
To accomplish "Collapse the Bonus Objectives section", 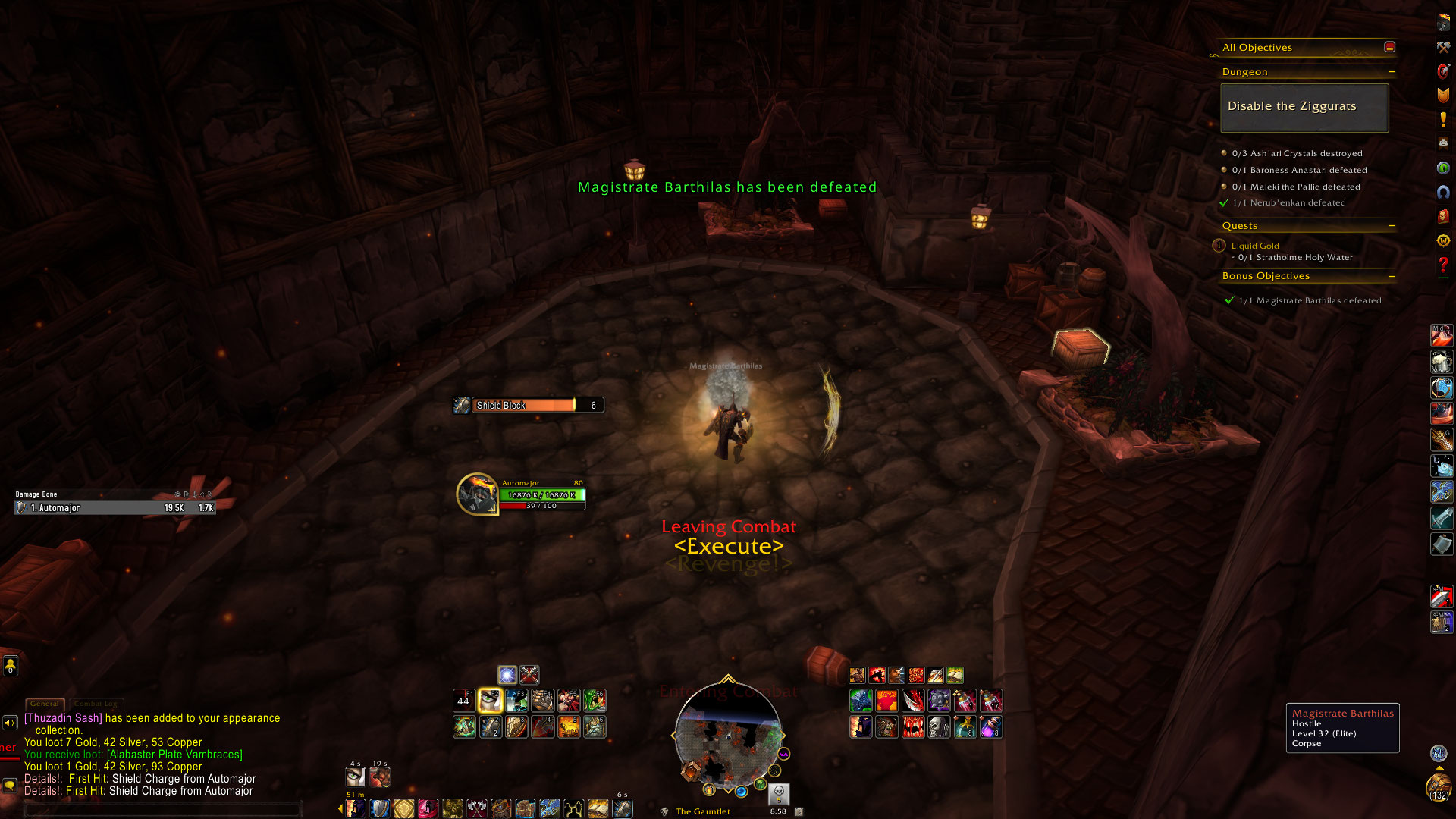I will click(1392, 276).
